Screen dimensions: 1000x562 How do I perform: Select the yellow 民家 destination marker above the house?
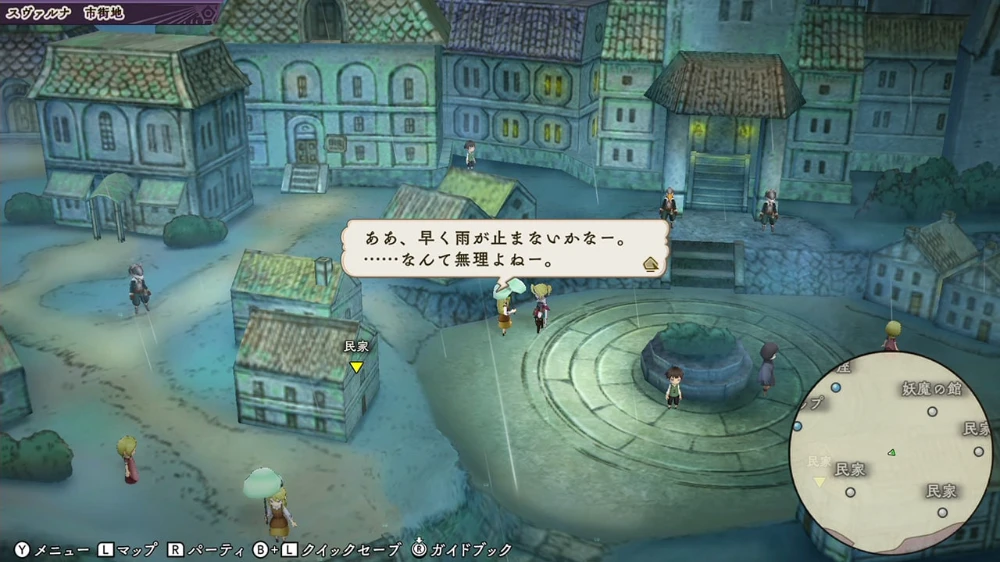pos(356,367)
